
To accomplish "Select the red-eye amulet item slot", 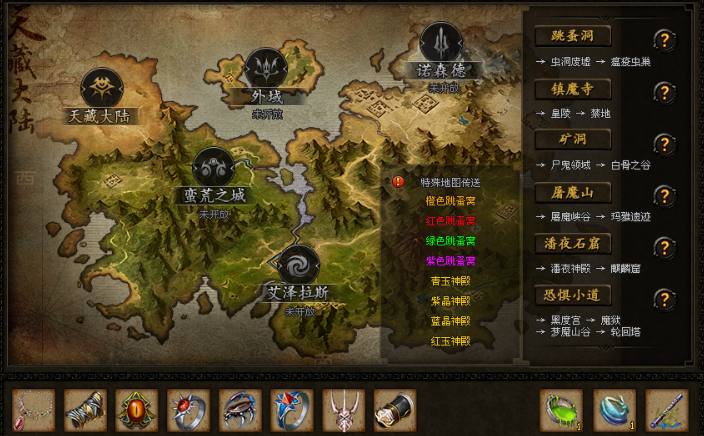I will point(136,410).
